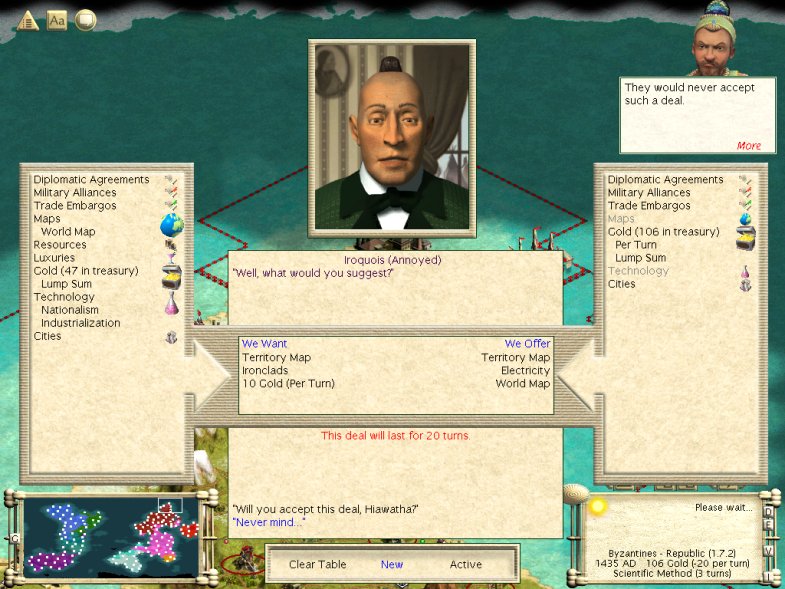Show Active deals
Viewport: 785px width, 589px height.
tap(466, 564)
